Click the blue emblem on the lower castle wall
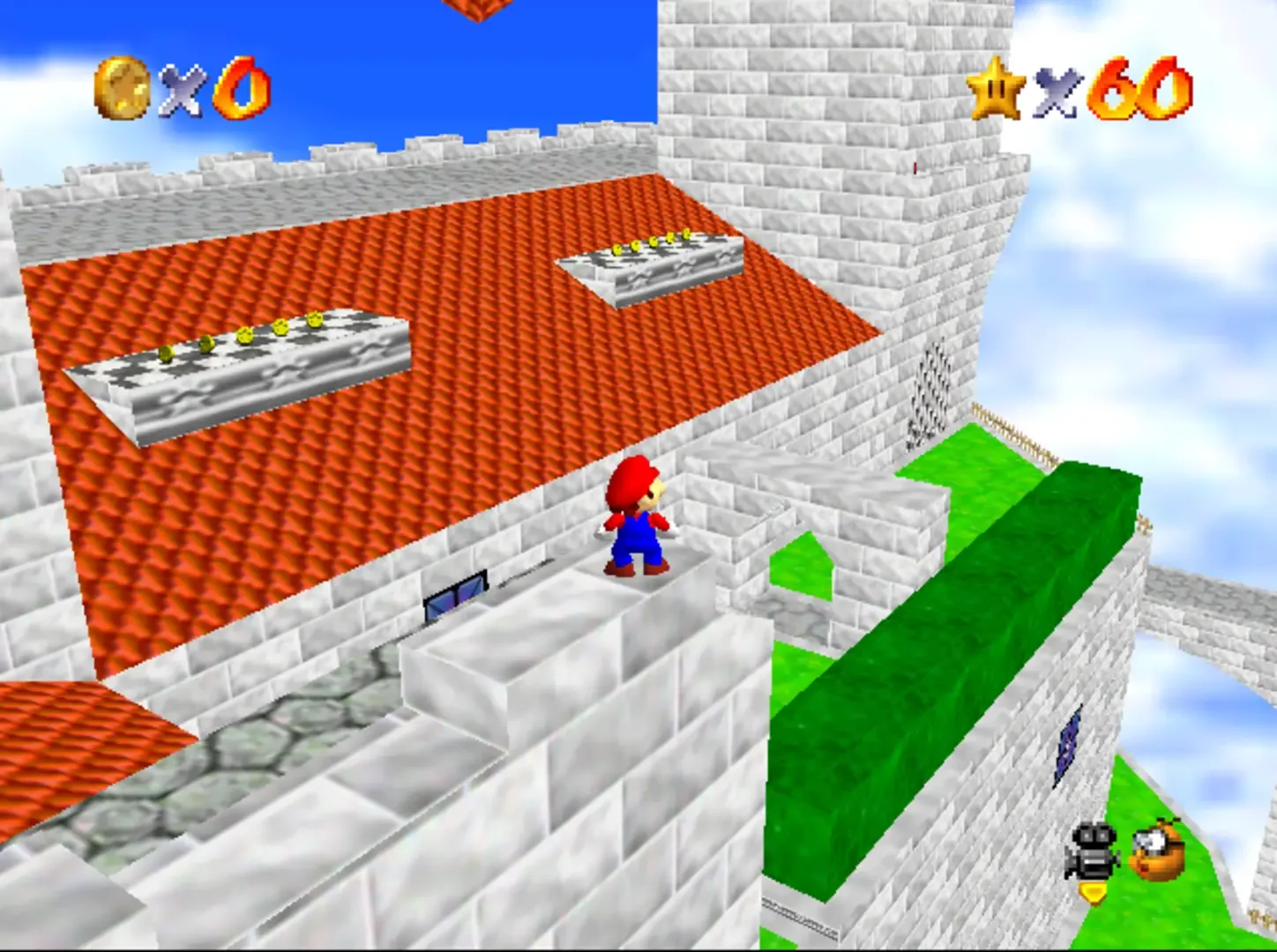This screenshot has height=952, width=1277. (1067, 745)
